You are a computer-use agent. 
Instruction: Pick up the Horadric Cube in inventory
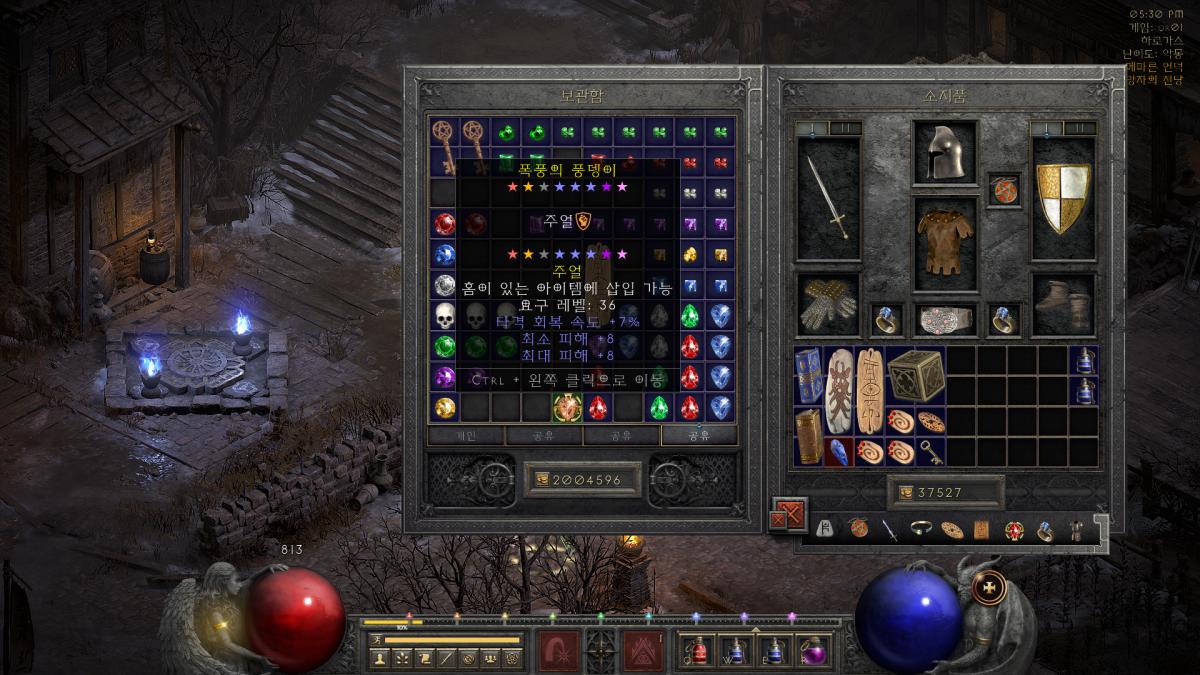click(914, 374)
